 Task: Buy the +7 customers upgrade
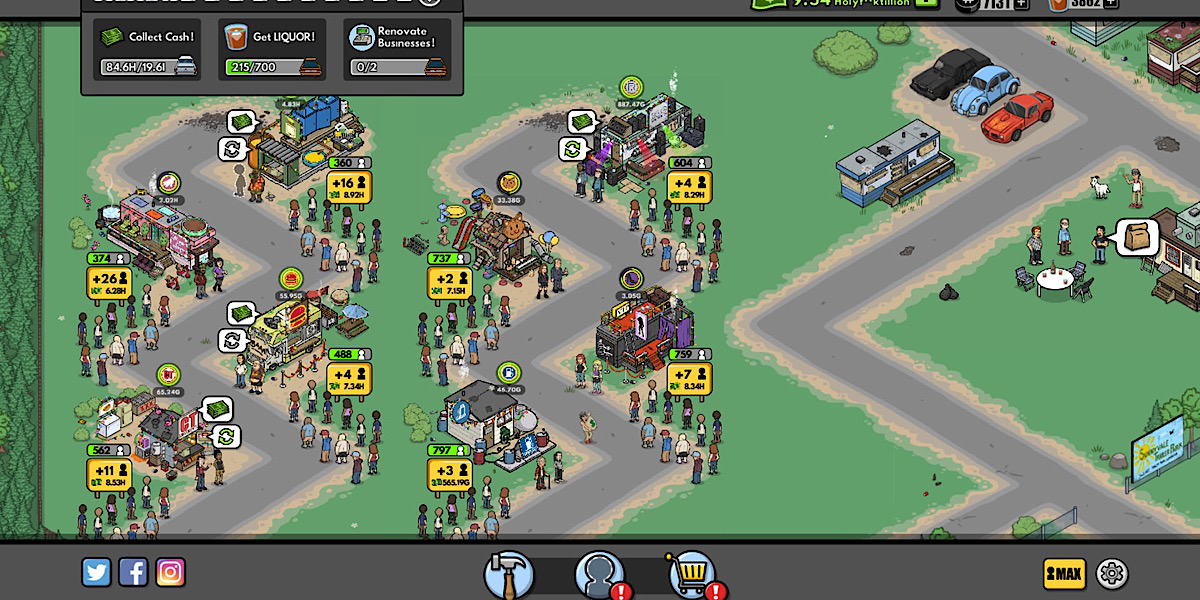pos(689,379)
